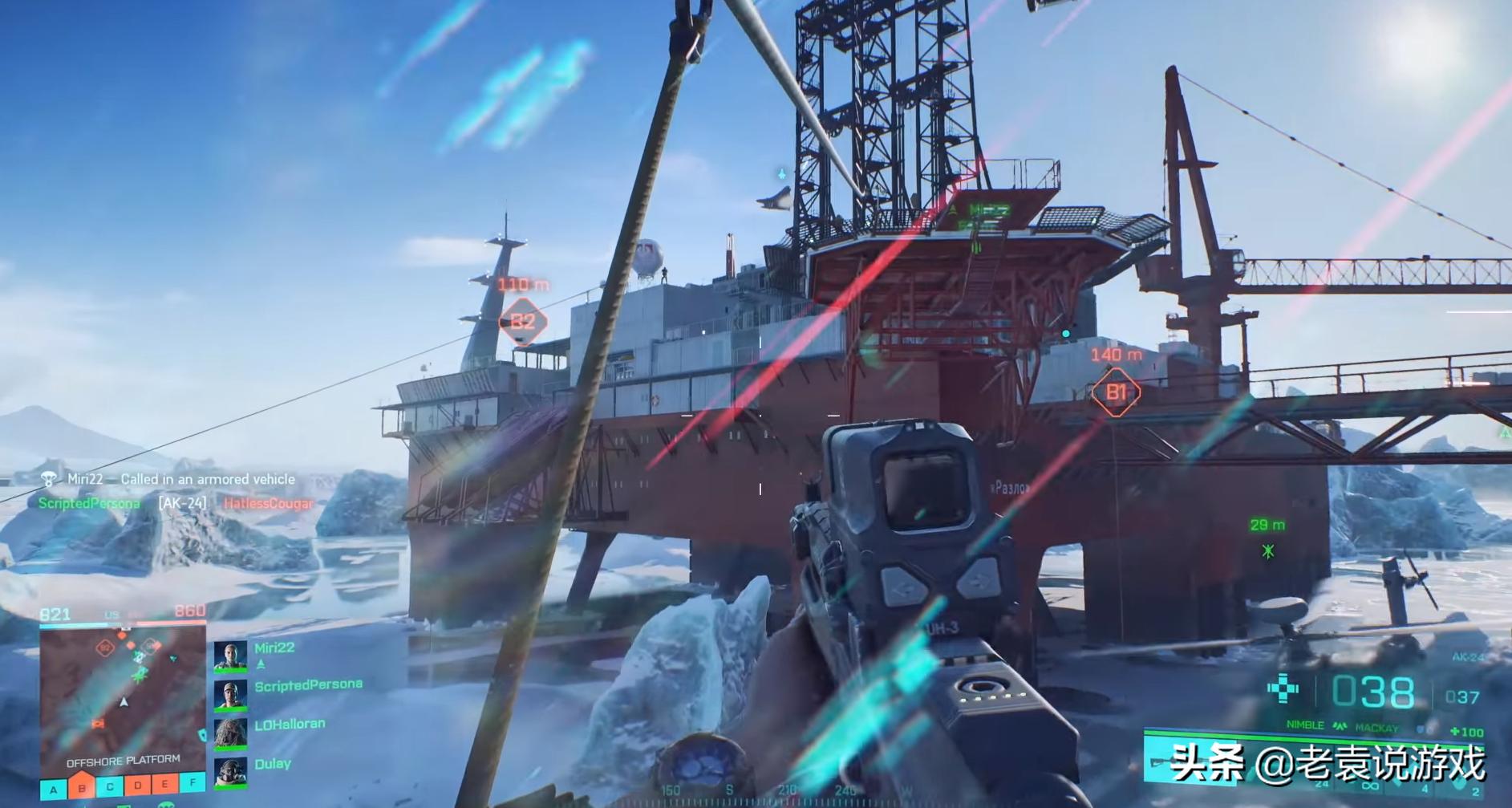Click the plus-shaped attachment menu icon
Screen dimensions: 1512x808
click(1283, 688)
